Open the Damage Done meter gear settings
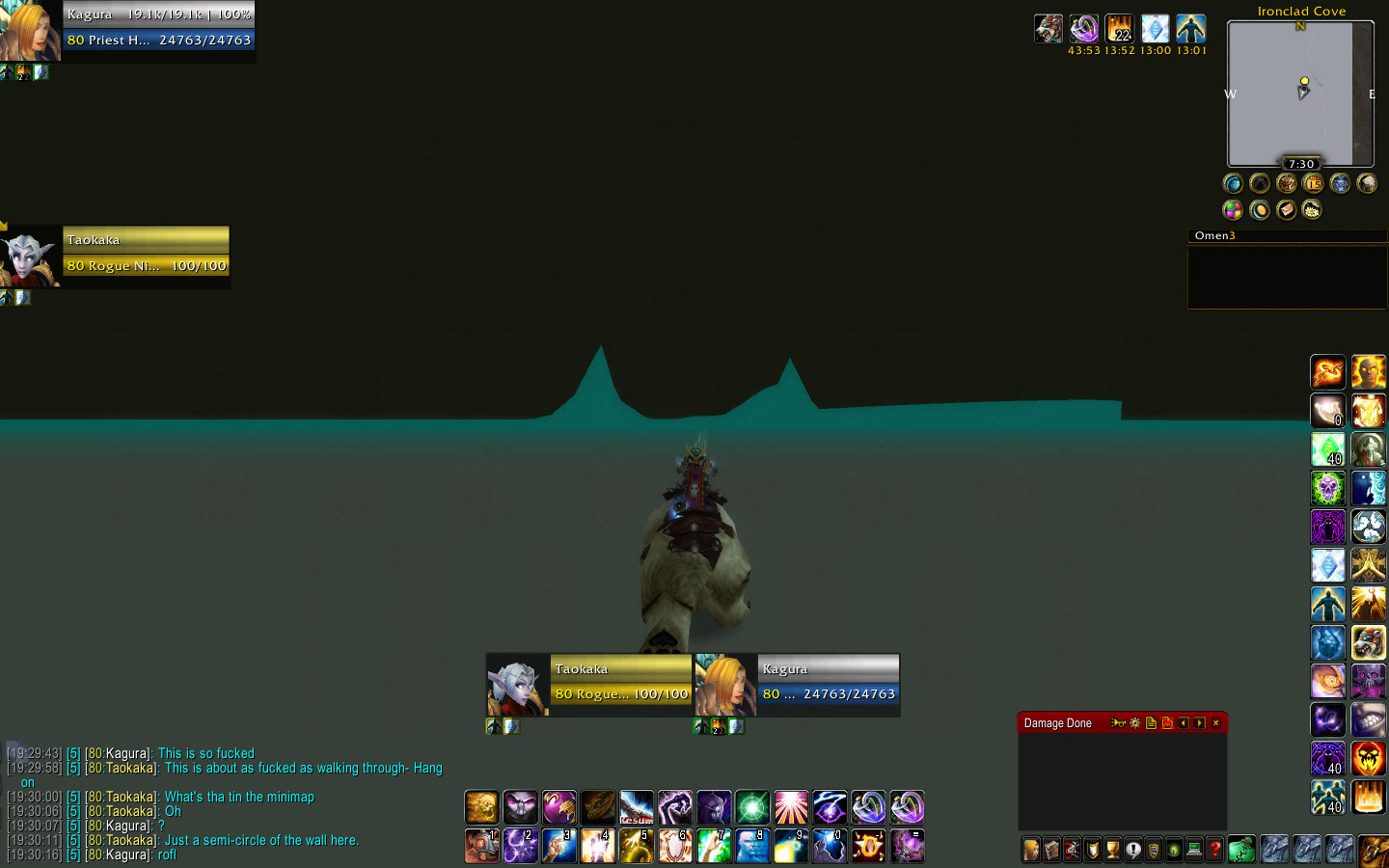The height and width of the screenshot is (868, 1389). (x=1134, y=723)
